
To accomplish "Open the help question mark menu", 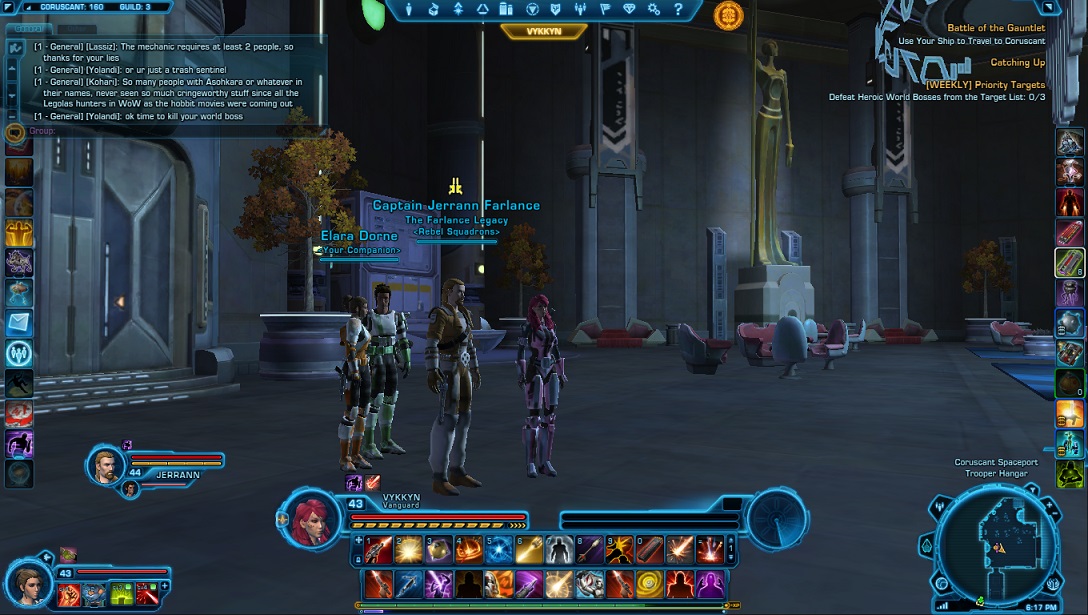I will 677,10.
